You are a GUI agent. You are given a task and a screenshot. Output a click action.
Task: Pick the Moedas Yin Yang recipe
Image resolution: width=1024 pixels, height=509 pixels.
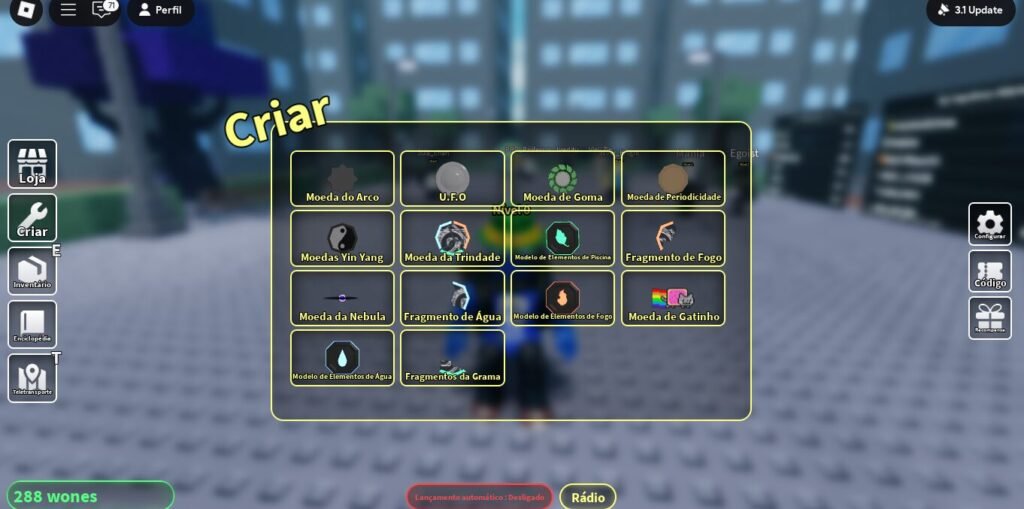pos(342,239)
